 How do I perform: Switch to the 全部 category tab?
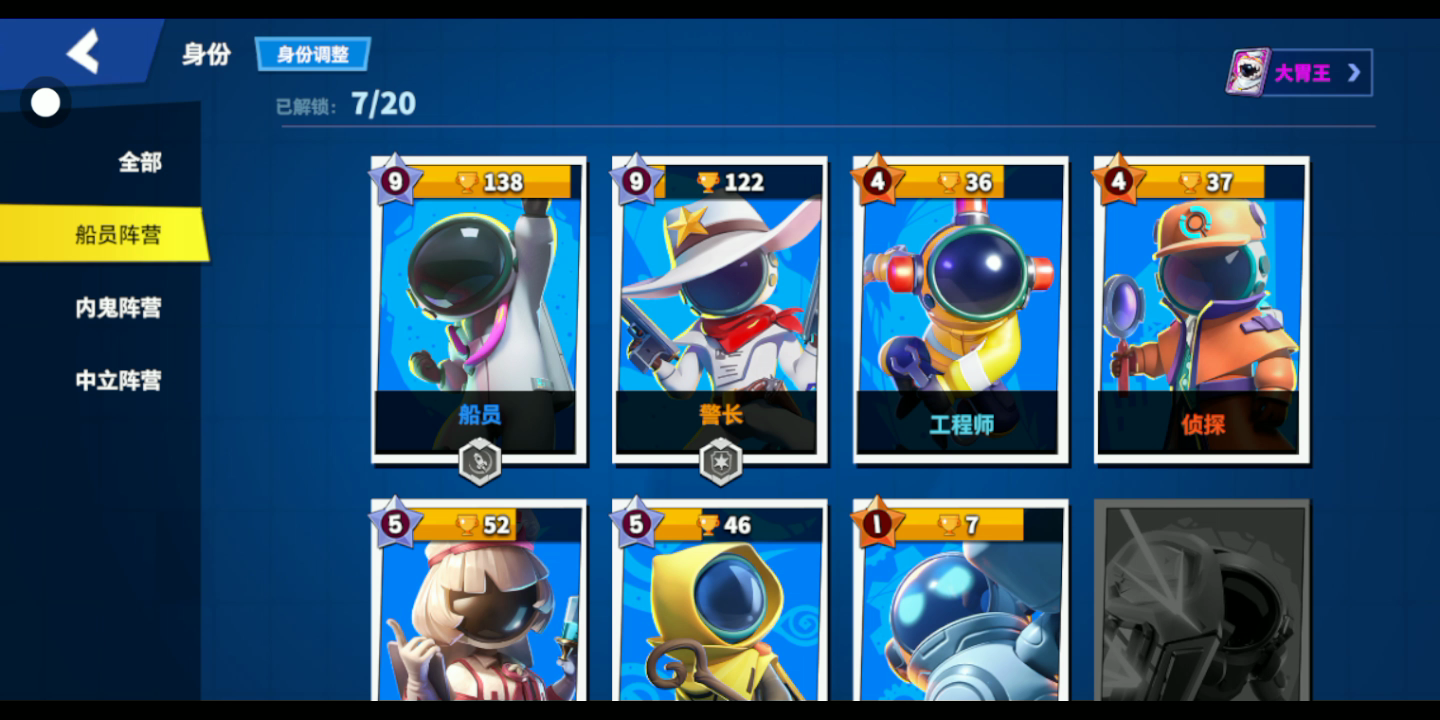139,162
